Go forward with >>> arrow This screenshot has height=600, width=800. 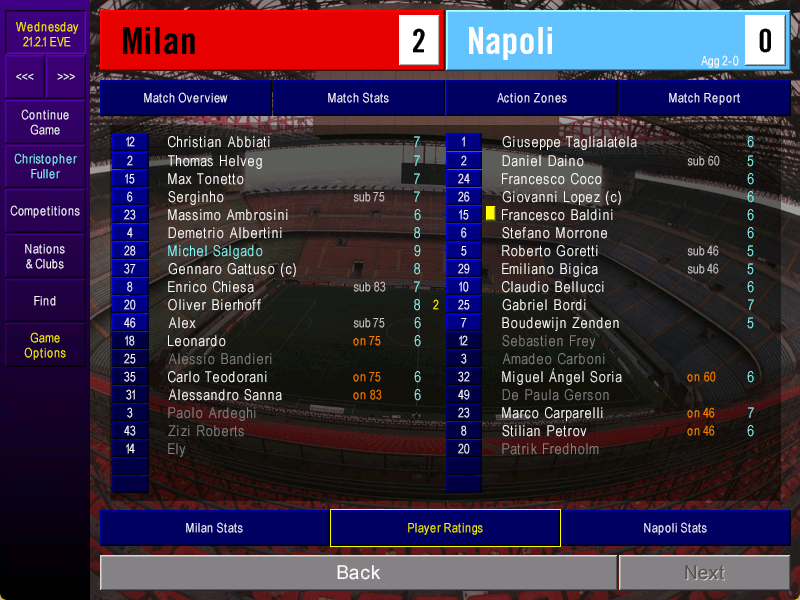pyautogui.click(x=66, y=77)
